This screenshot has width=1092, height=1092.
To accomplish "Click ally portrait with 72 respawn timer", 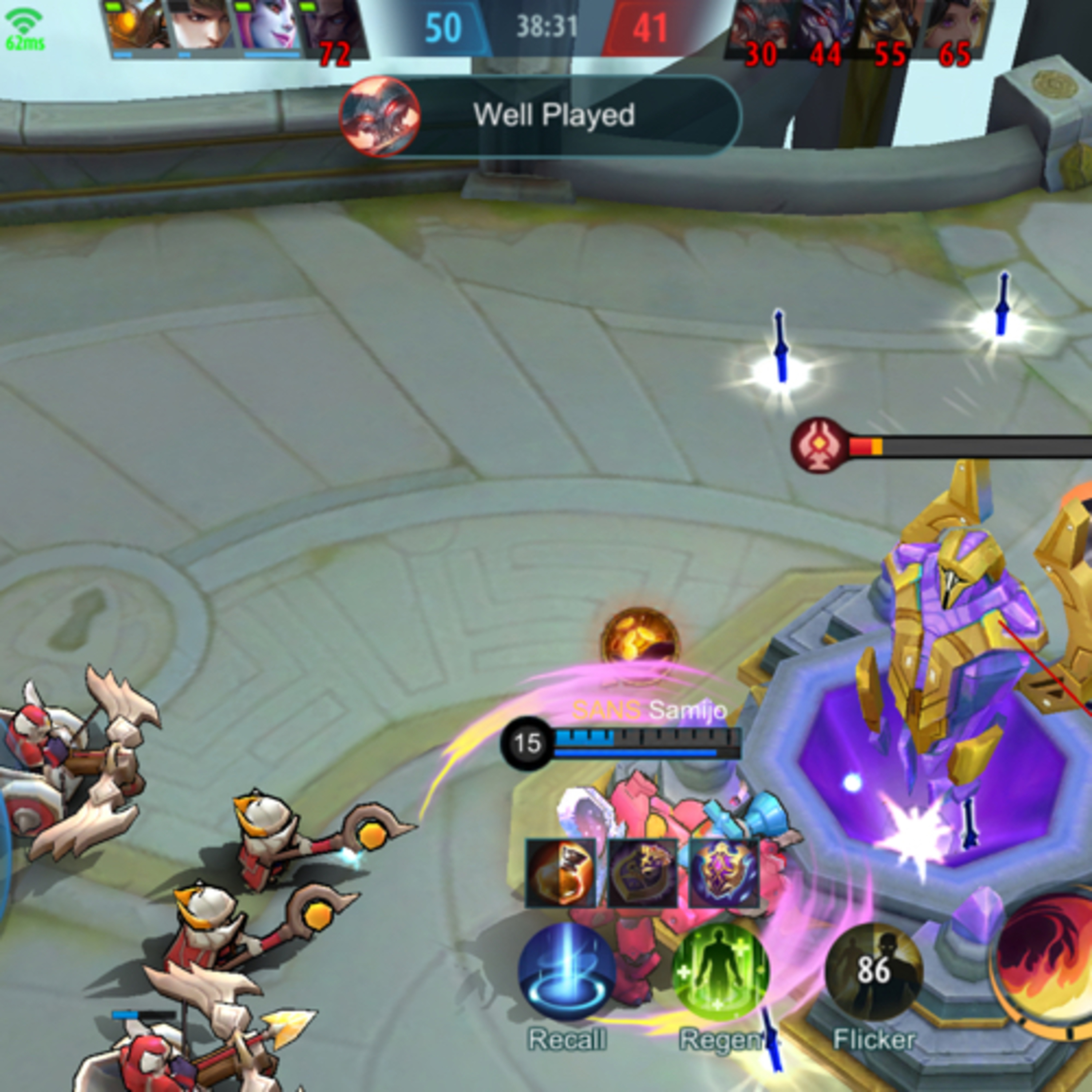I will [x=333, y=28].
